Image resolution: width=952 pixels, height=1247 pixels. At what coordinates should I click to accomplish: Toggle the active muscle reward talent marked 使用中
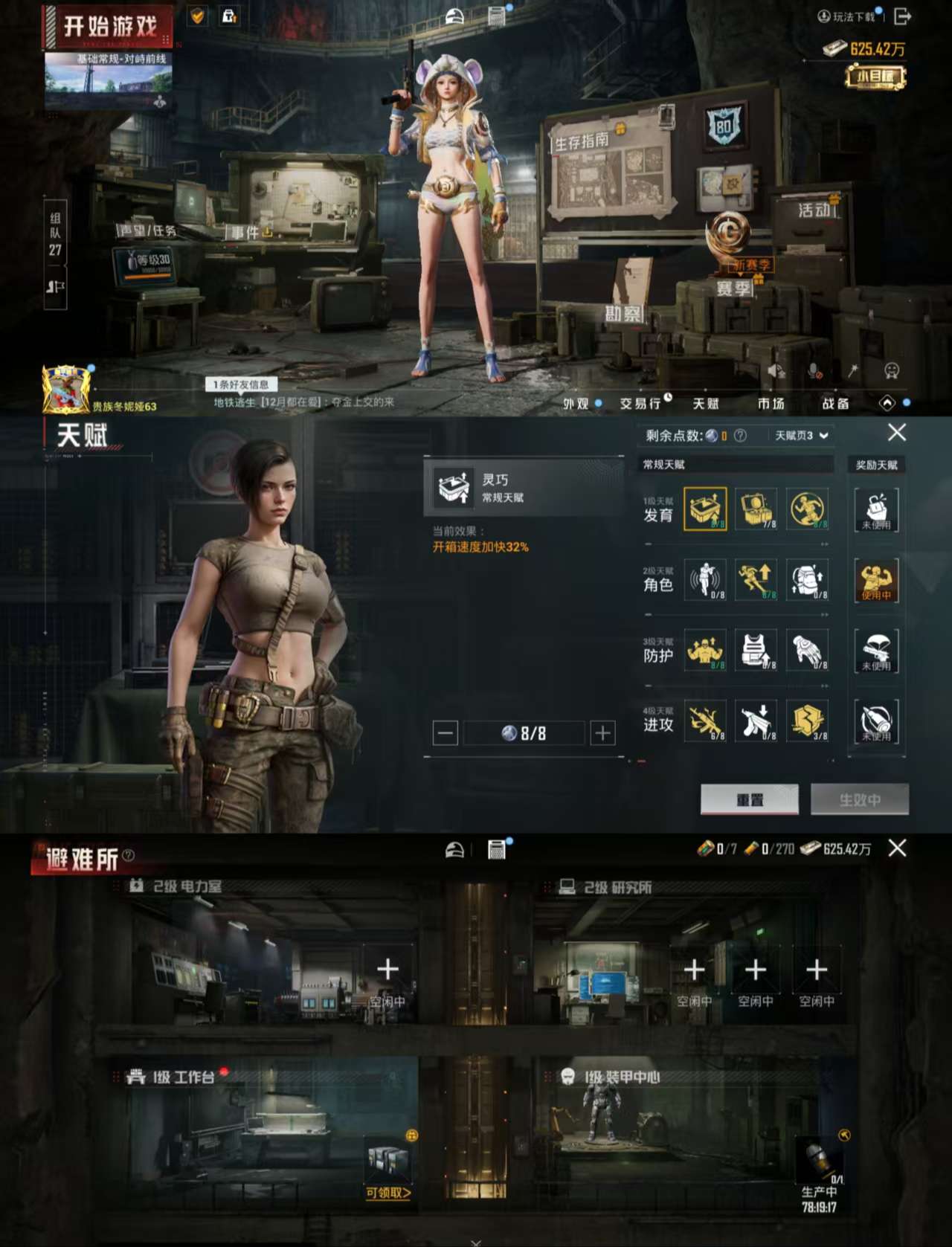pyautogui.click(x=878, y=582)
